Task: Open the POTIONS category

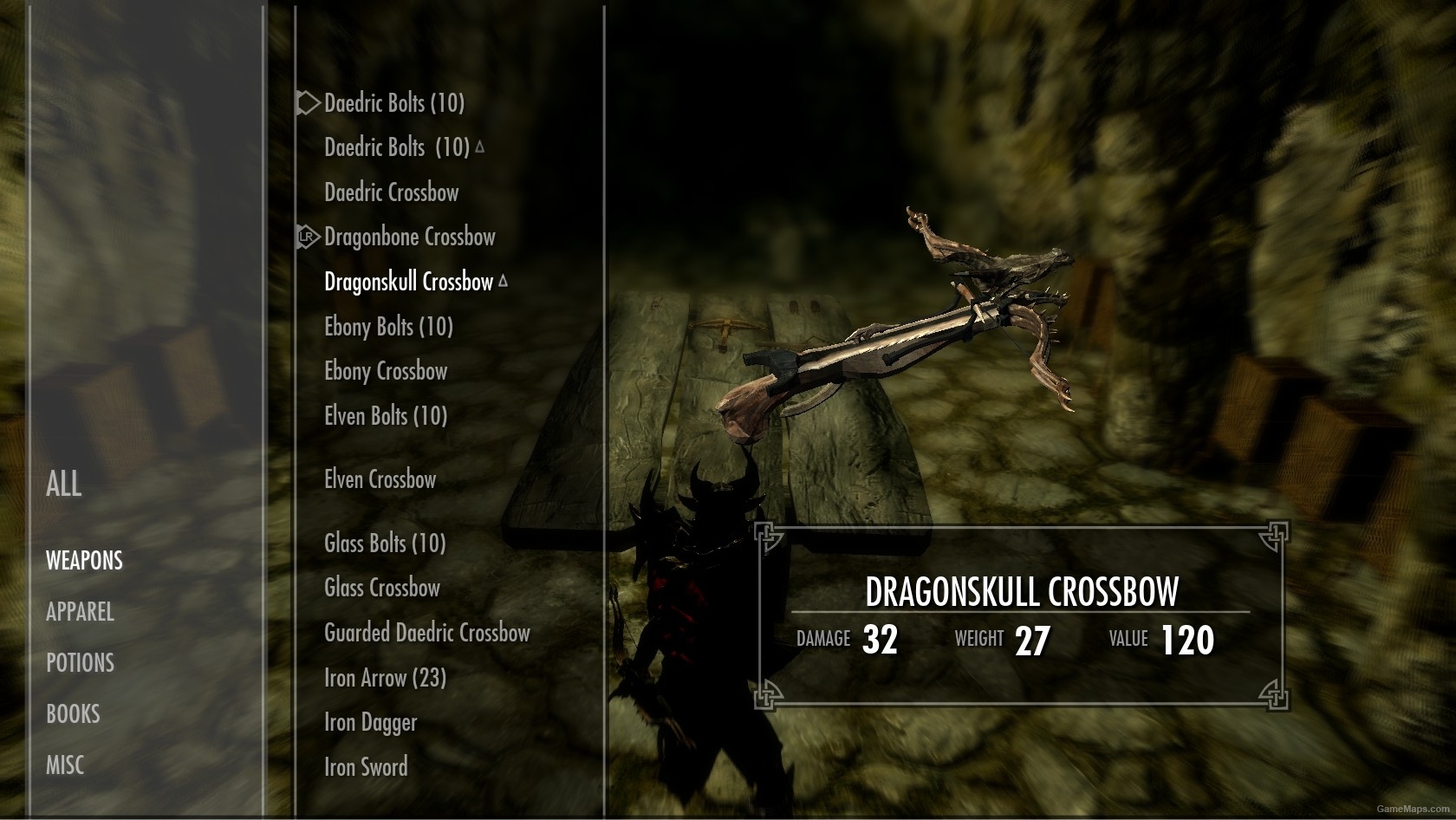Action: pos(80,663)
